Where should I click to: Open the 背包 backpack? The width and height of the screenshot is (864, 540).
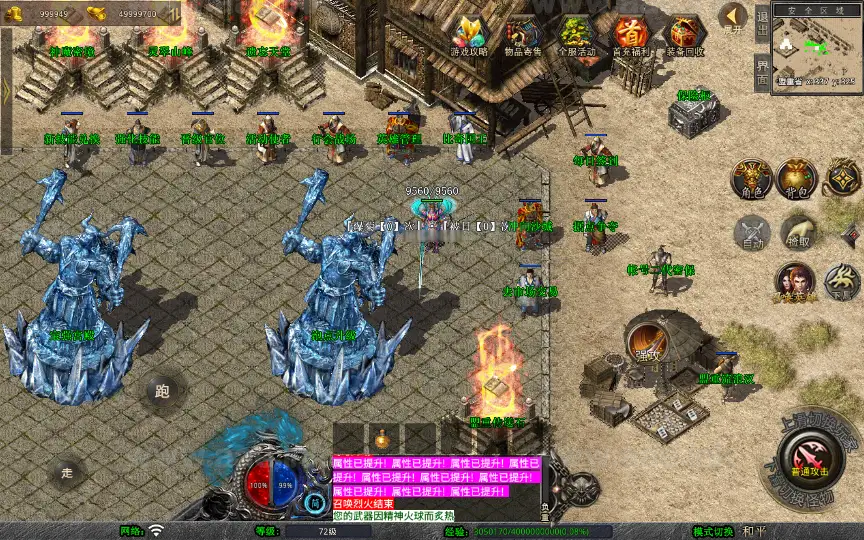pos(797,178)
